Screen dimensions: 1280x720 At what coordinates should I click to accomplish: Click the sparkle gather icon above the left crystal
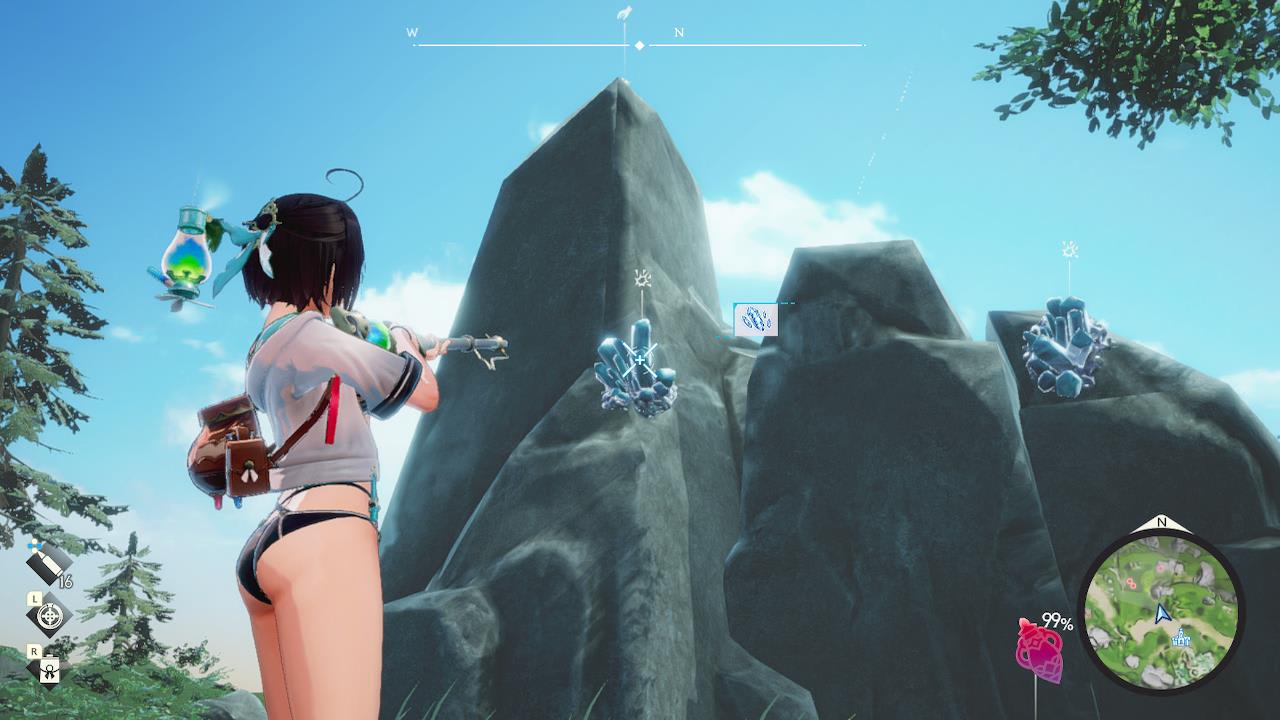click(x=640, y=278)
